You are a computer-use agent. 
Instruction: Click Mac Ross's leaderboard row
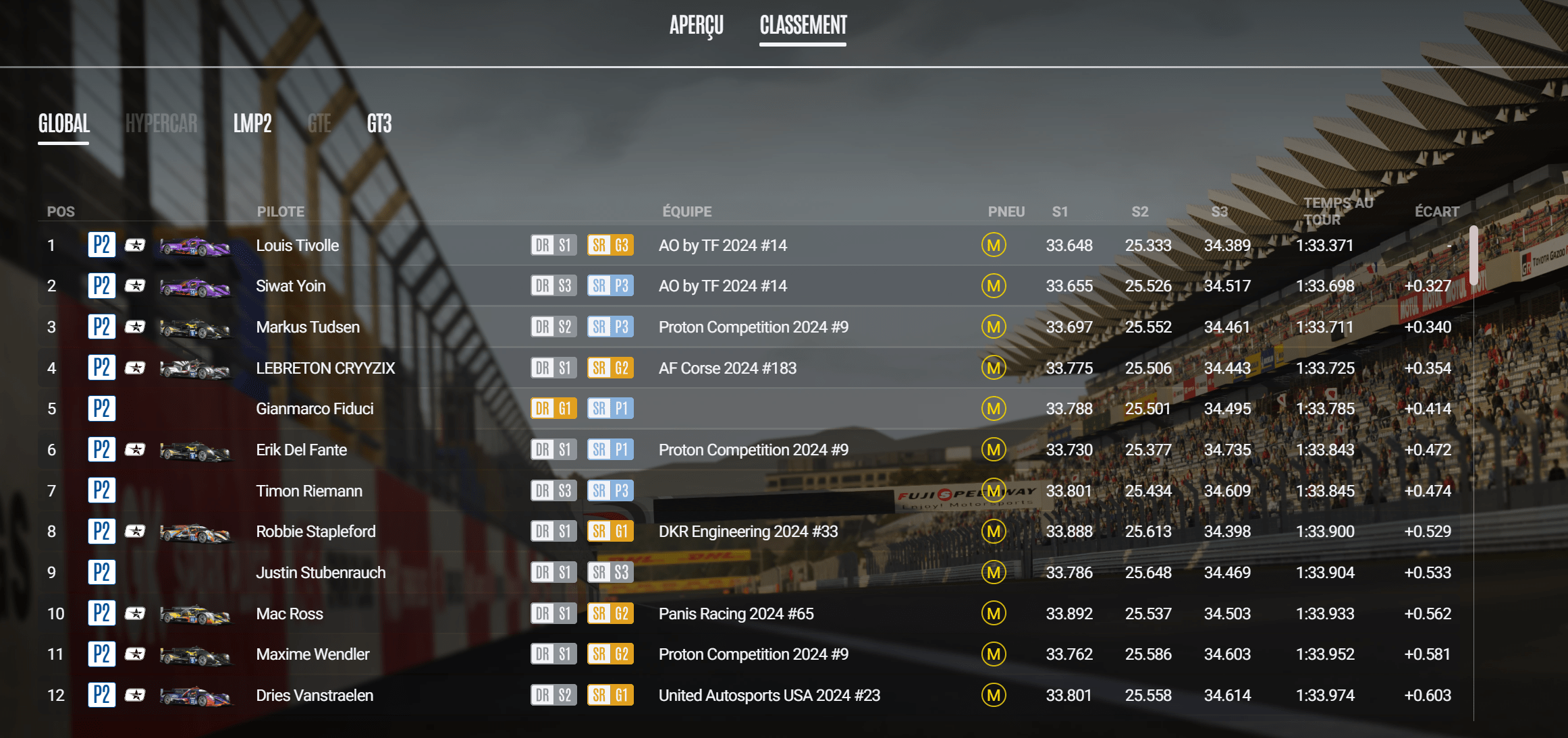[x=290, y=614]
